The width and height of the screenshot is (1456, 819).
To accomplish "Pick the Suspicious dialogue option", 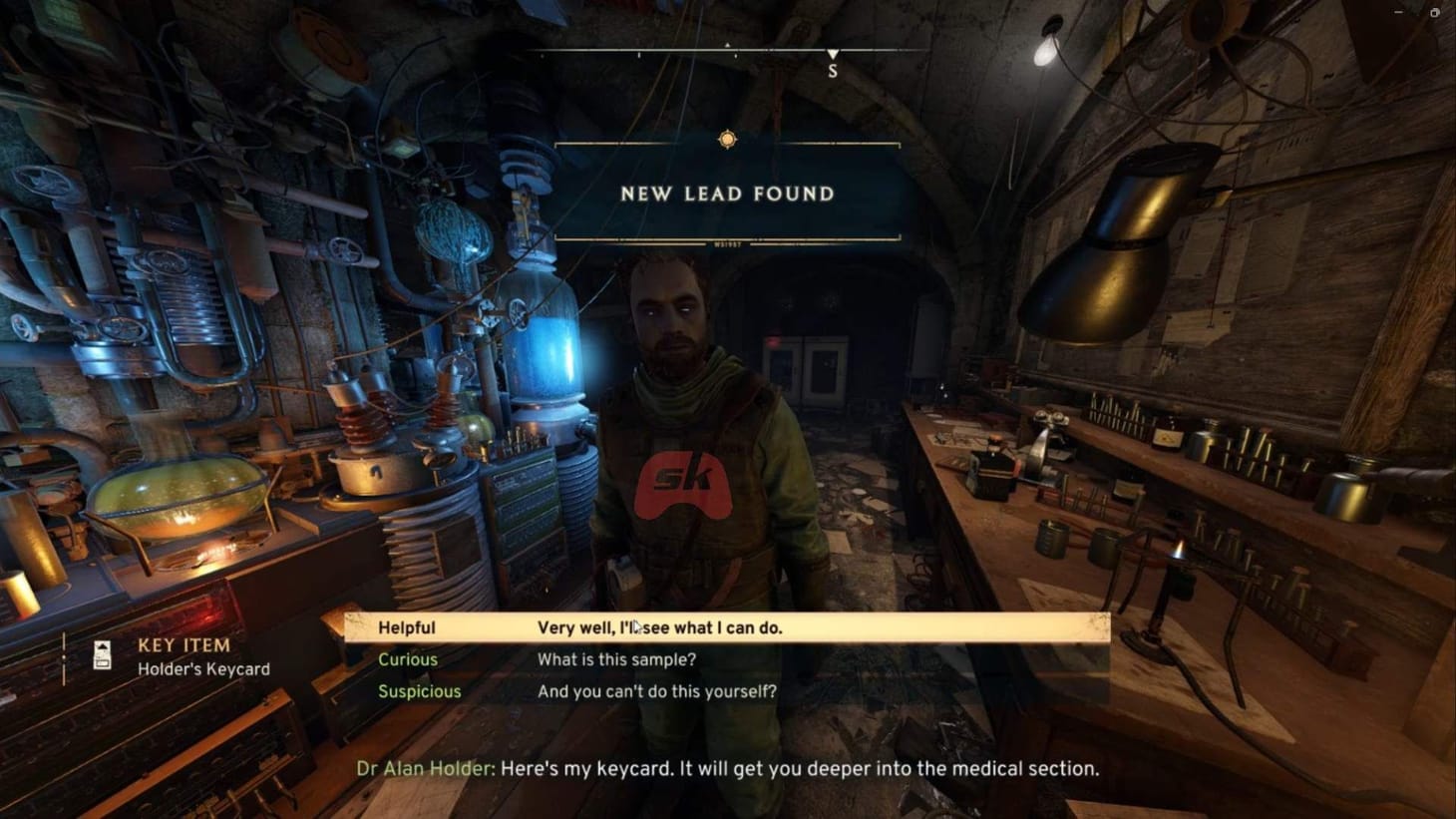I will 419,691.
